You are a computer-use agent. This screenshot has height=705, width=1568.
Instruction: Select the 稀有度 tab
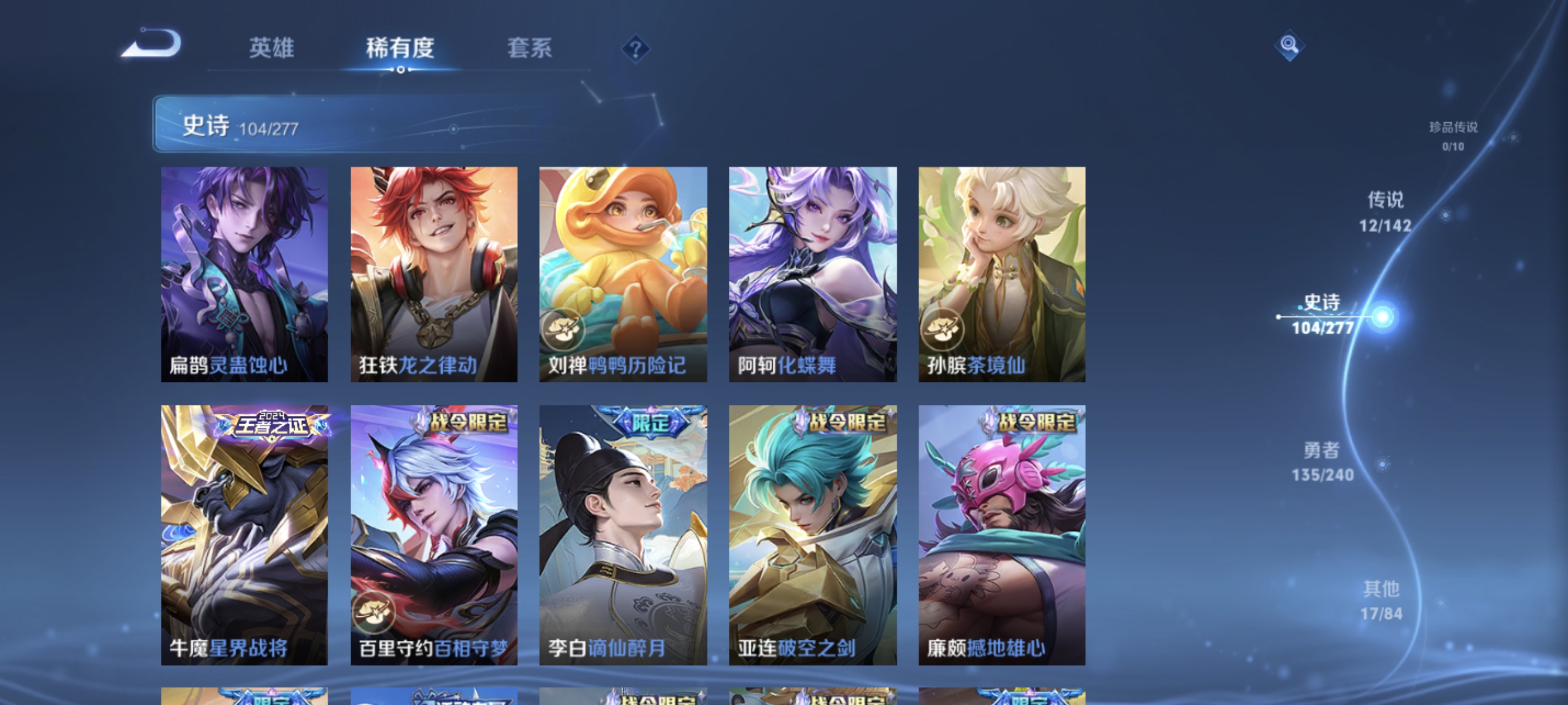(401, 49)
